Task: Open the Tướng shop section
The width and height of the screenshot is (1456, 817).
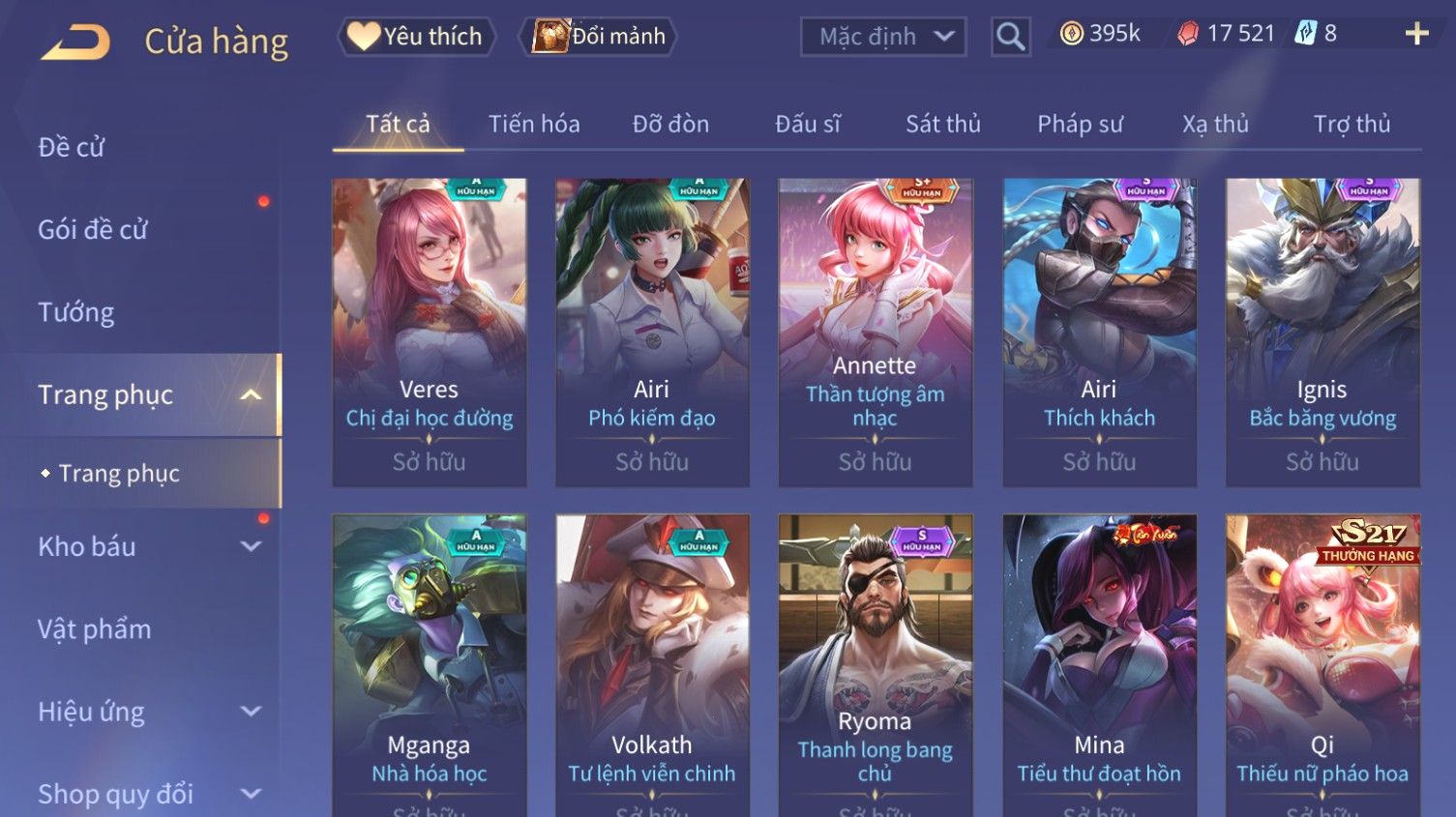Action: (x=76, y=312)
